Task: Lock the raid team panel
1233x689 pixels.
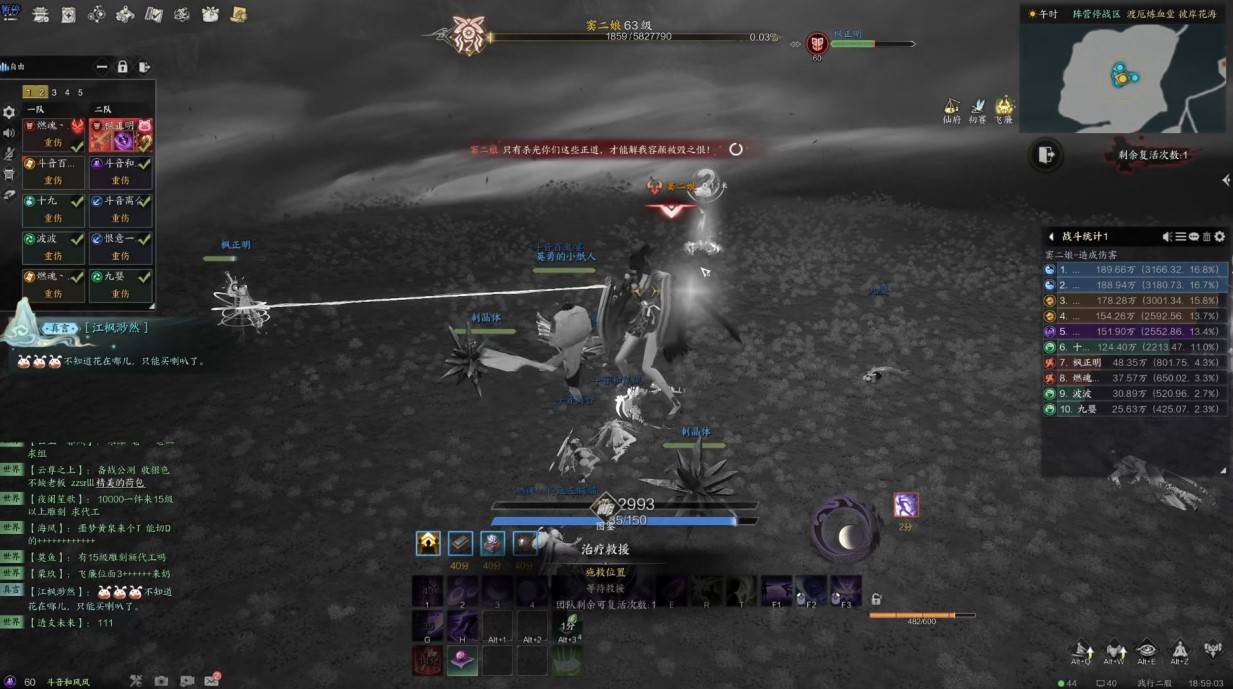Action: coord(122,67)
